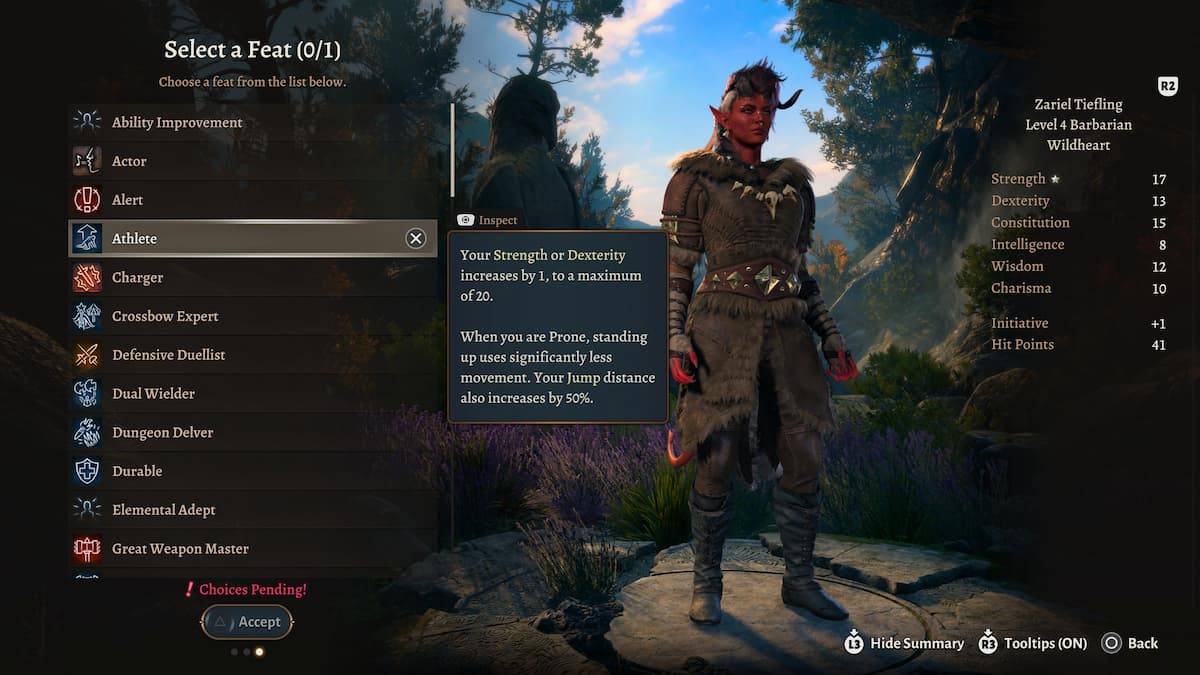Select the Ability Improvement feat

177,122
